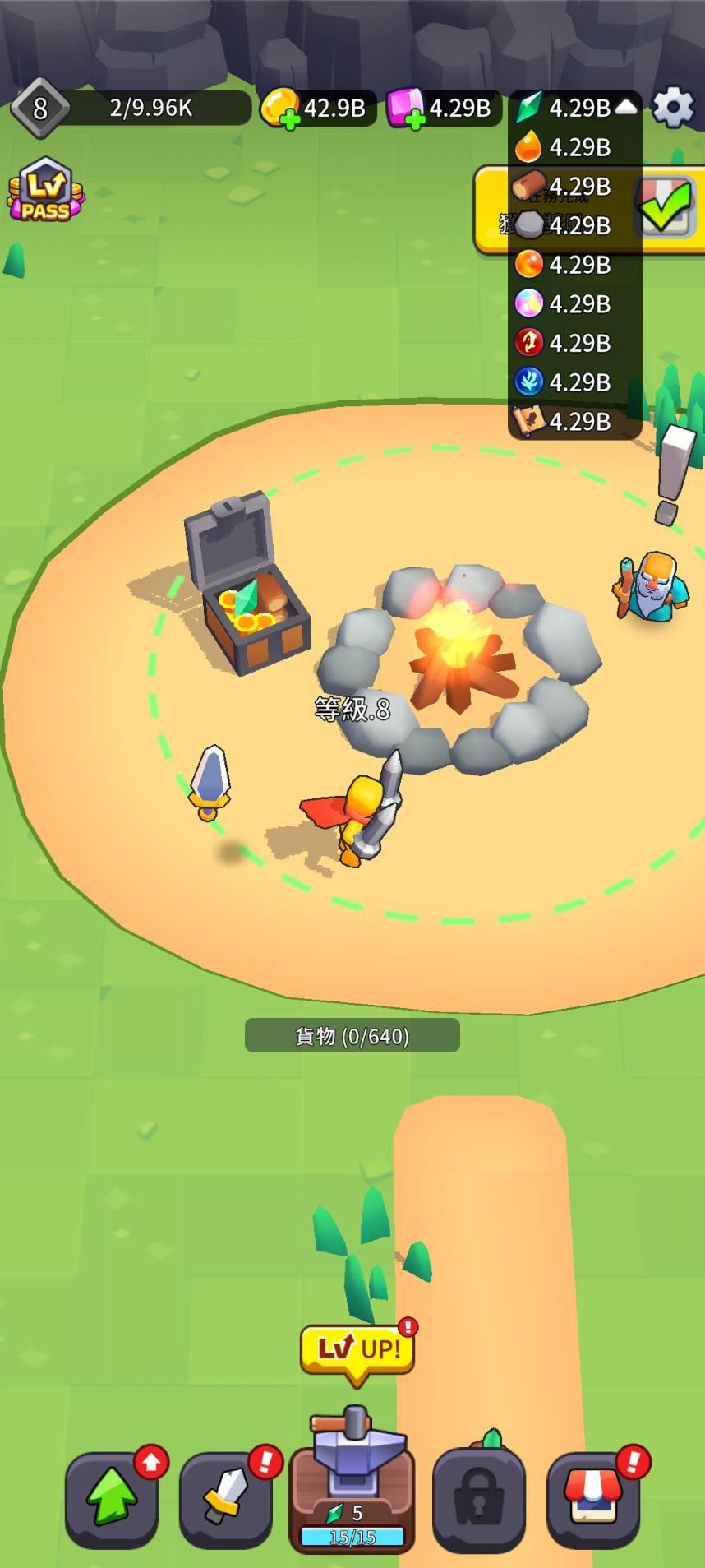Viewport: 705px width, 1568px height.
Task: Tap the player level 8 badge
Action: 39,108
